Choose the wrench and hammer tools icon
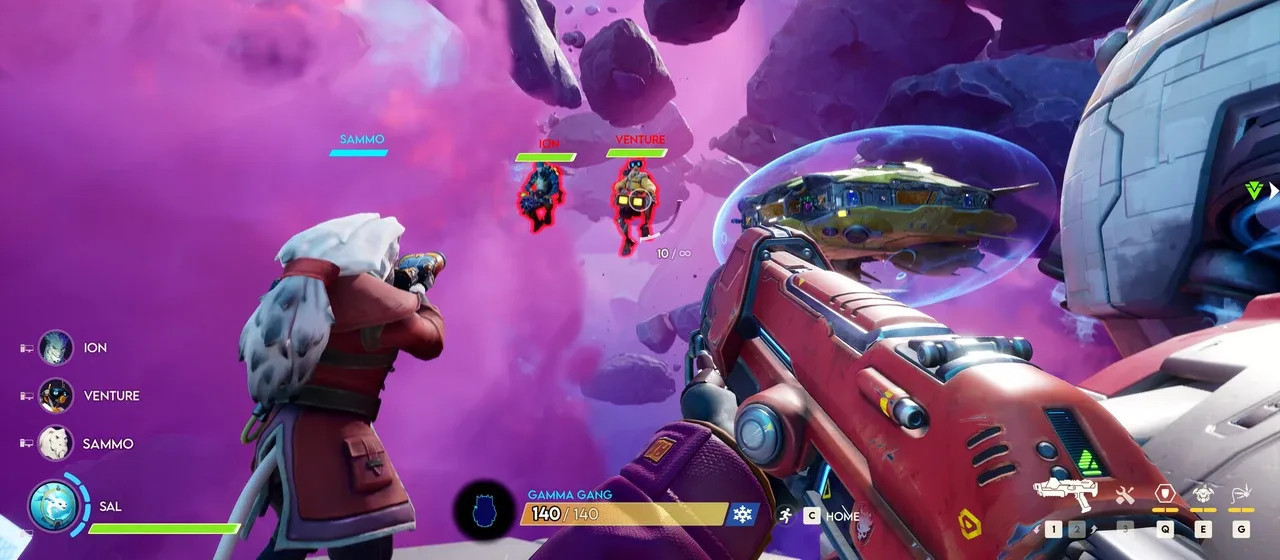This screenshot has height=560, width=1280. click(1125, 494)
